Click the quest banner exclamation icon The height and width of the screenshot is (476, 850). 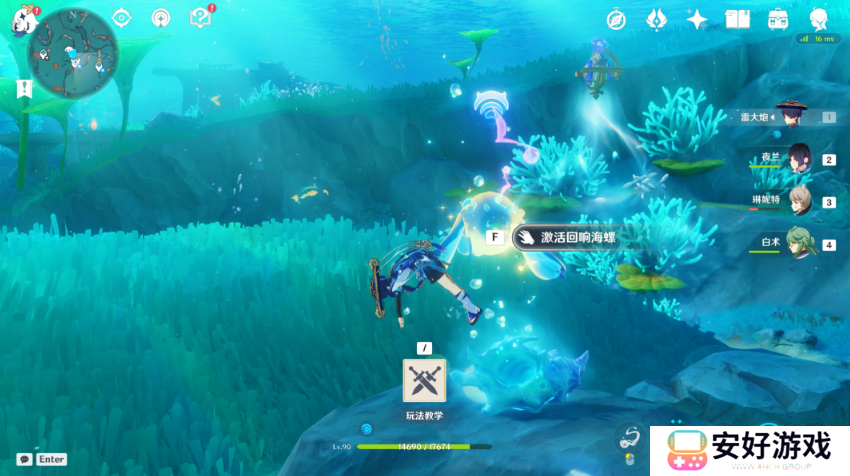pos(24,88)
